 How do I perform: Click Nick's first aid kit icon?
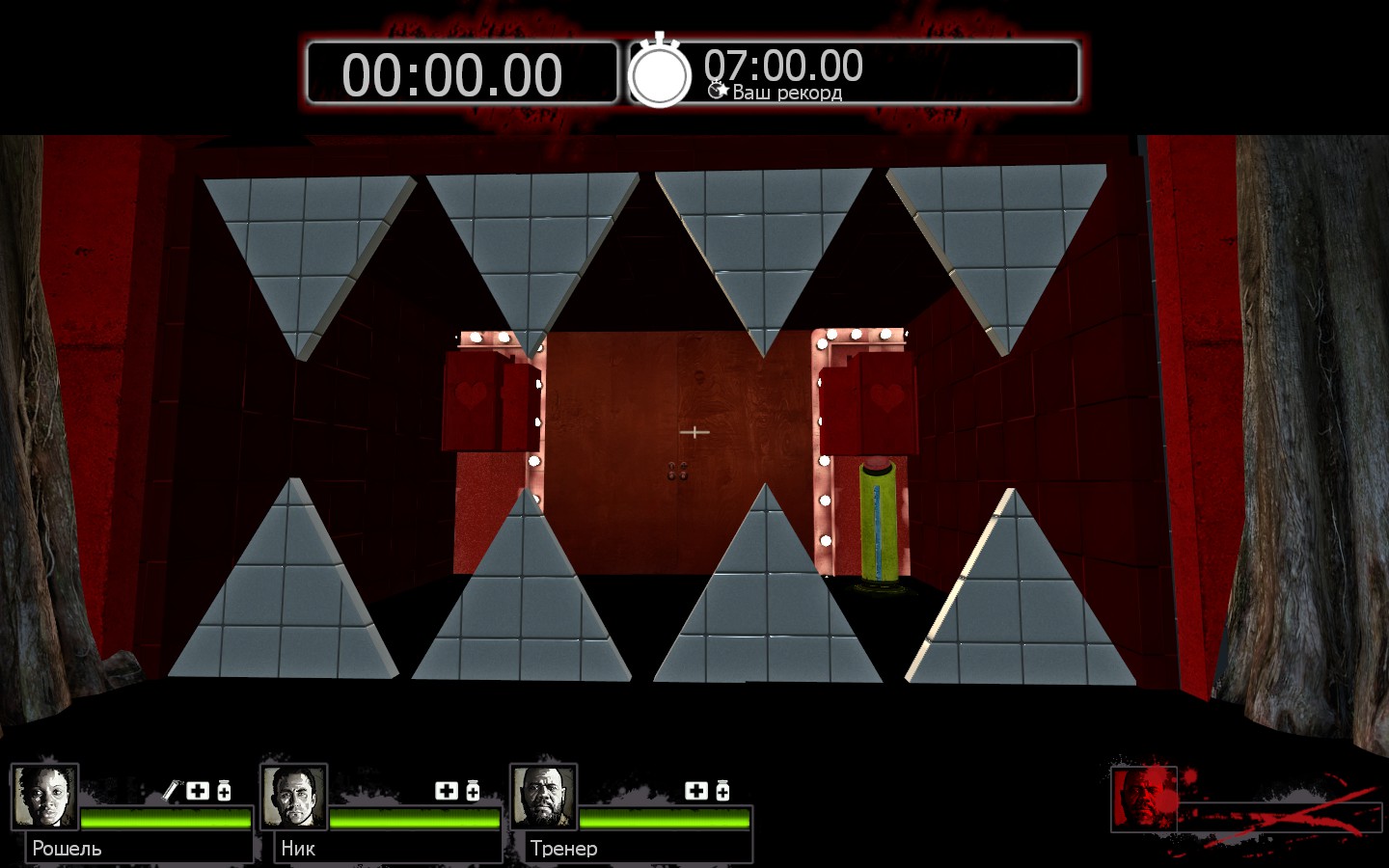pos(447,791)
